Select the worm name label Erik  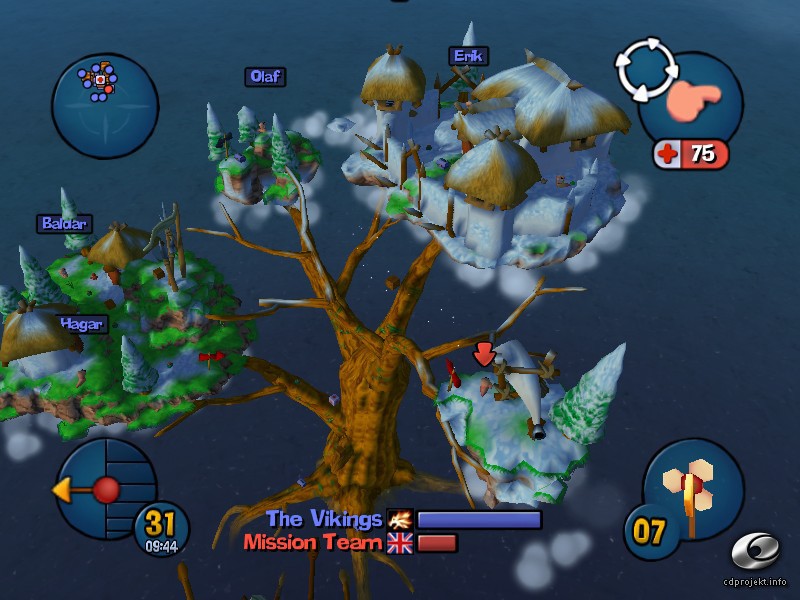467,56
